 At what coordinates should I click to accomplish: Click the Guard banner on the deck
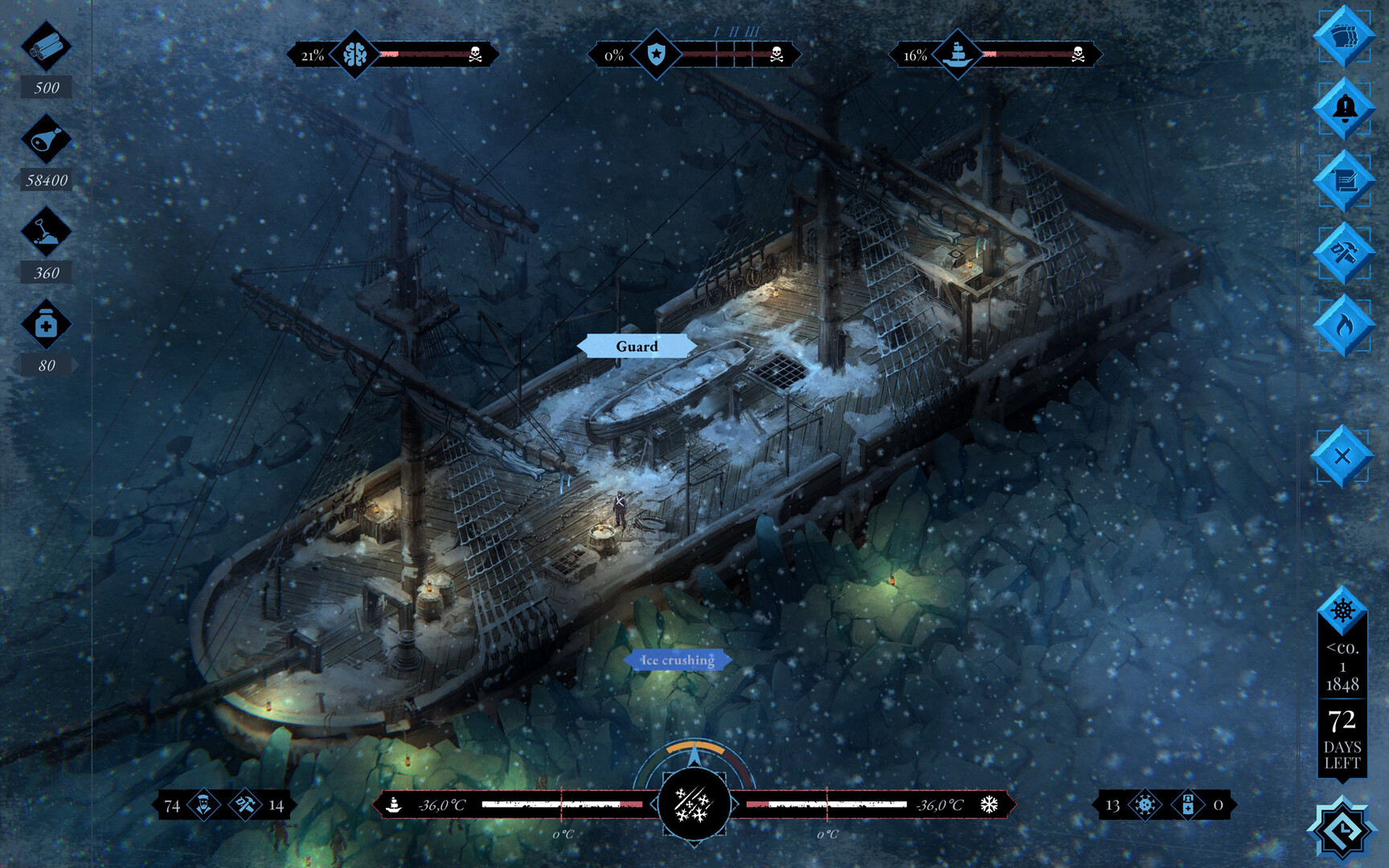pos(637,346)
